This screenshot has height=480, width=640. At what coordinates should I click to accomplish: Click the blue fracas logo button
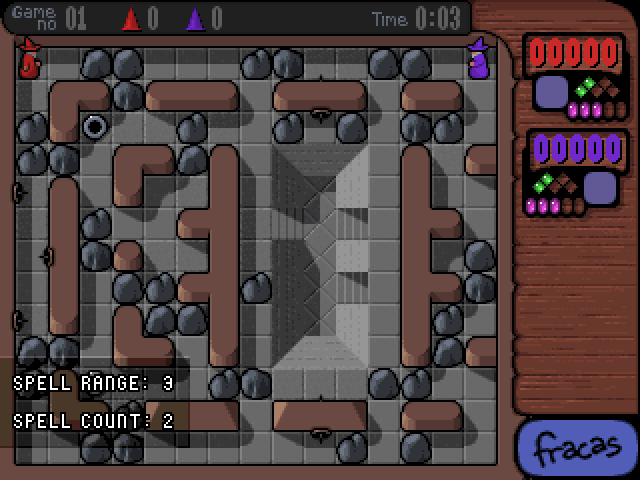pos(578,449)
